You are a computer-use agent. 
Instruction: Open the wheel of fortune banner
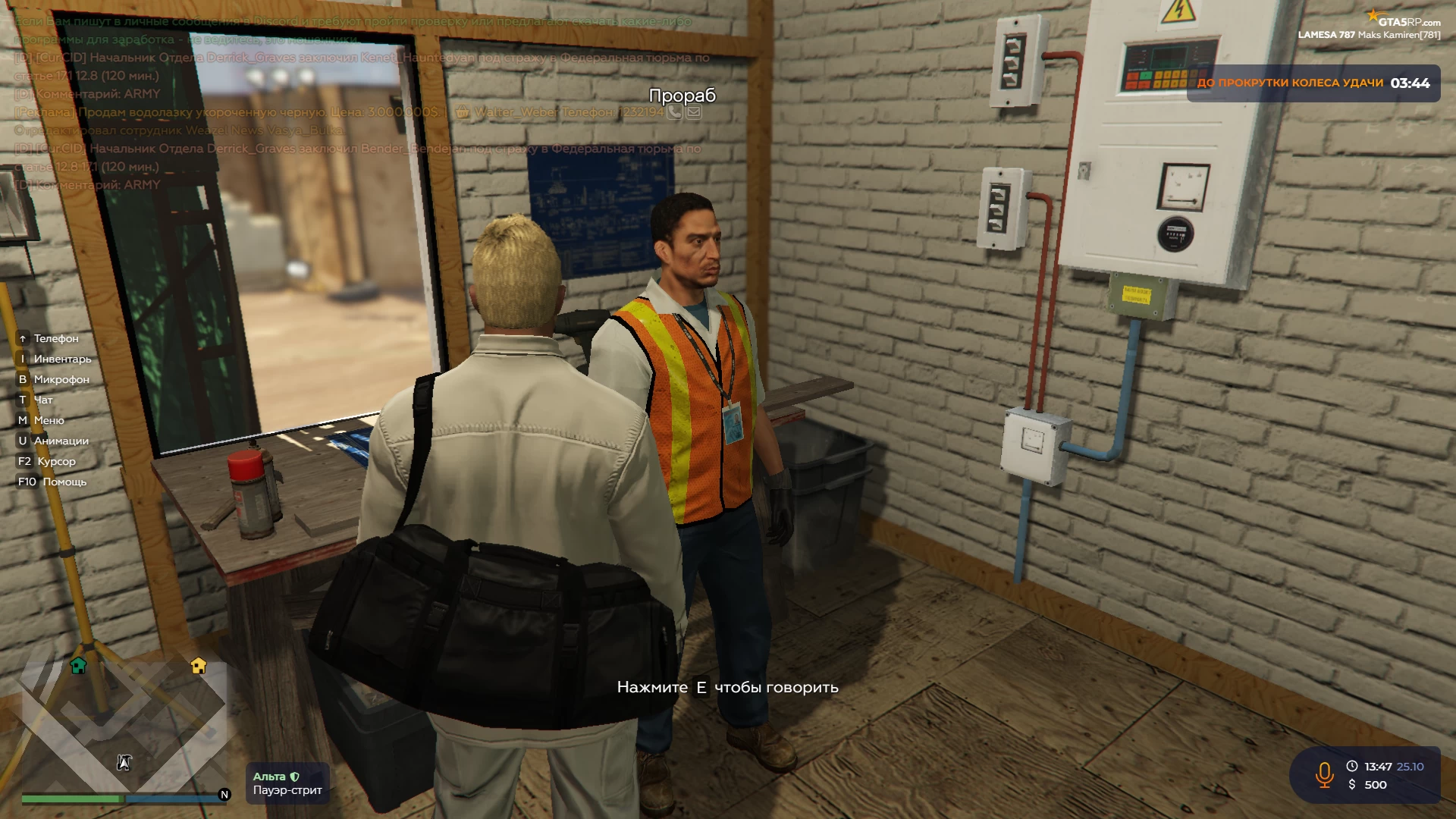[1313, 83]
